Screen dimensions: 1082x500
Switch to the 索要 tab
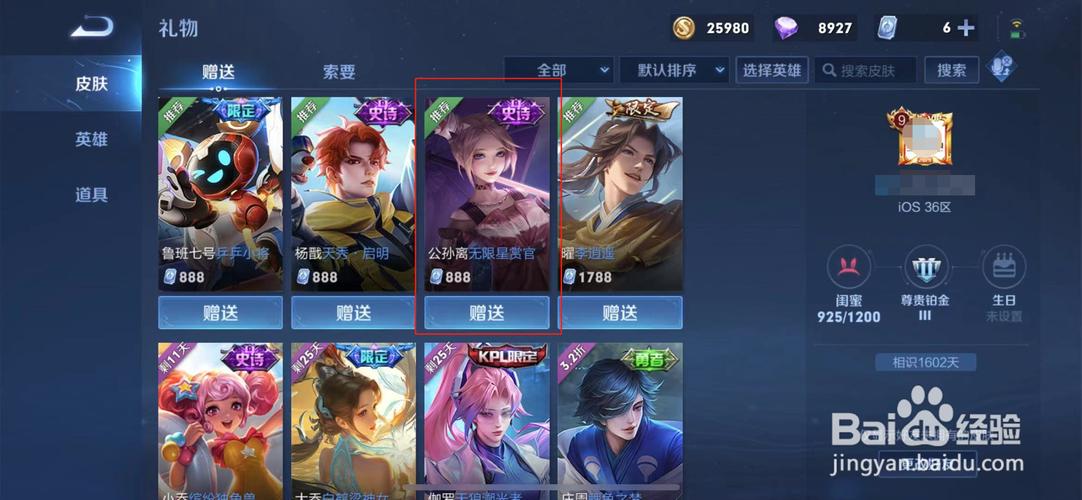click(x=339, y=72)
